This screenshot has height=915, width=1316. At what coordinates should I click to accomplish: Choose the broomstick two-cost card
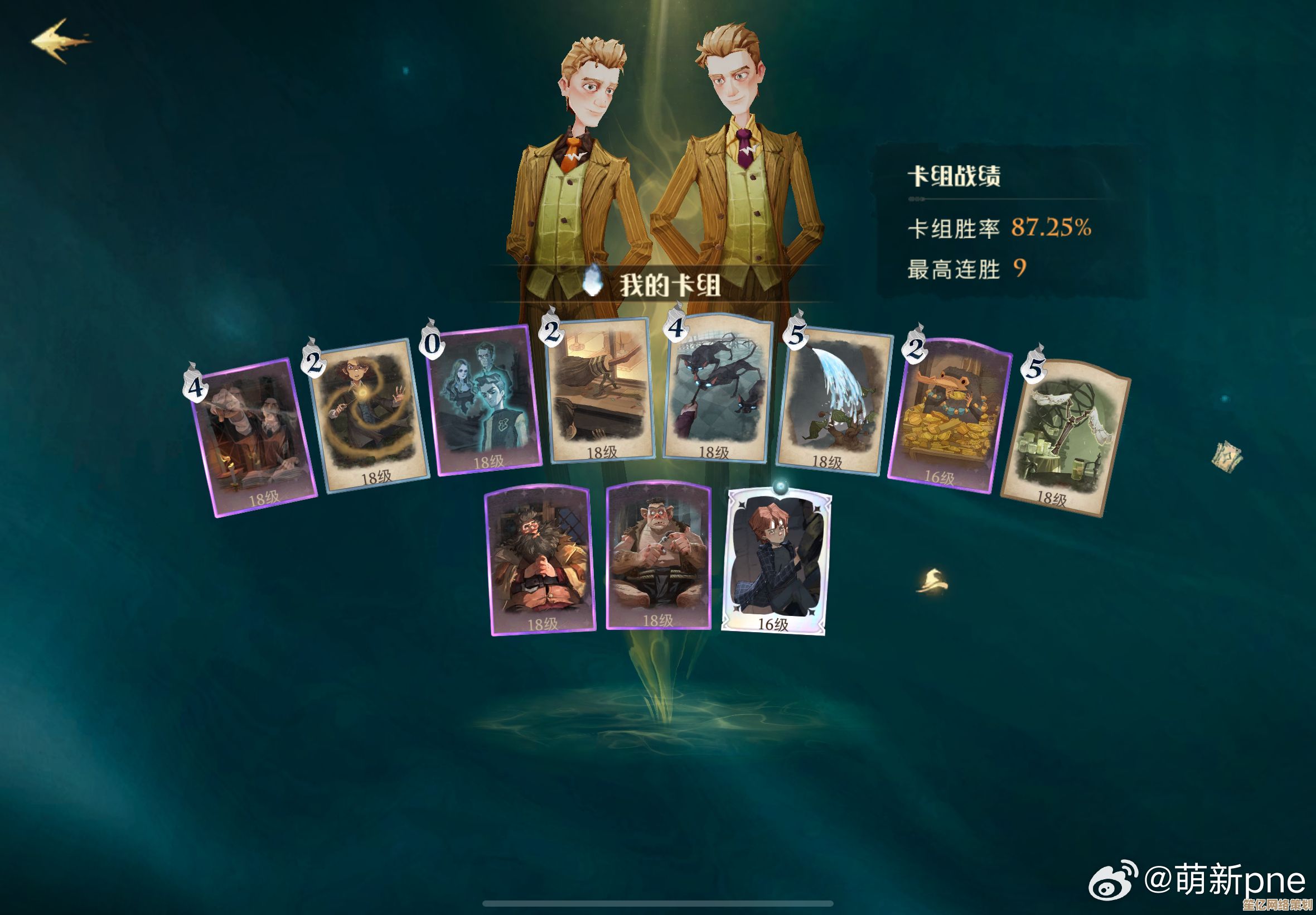tap(601, 391)
